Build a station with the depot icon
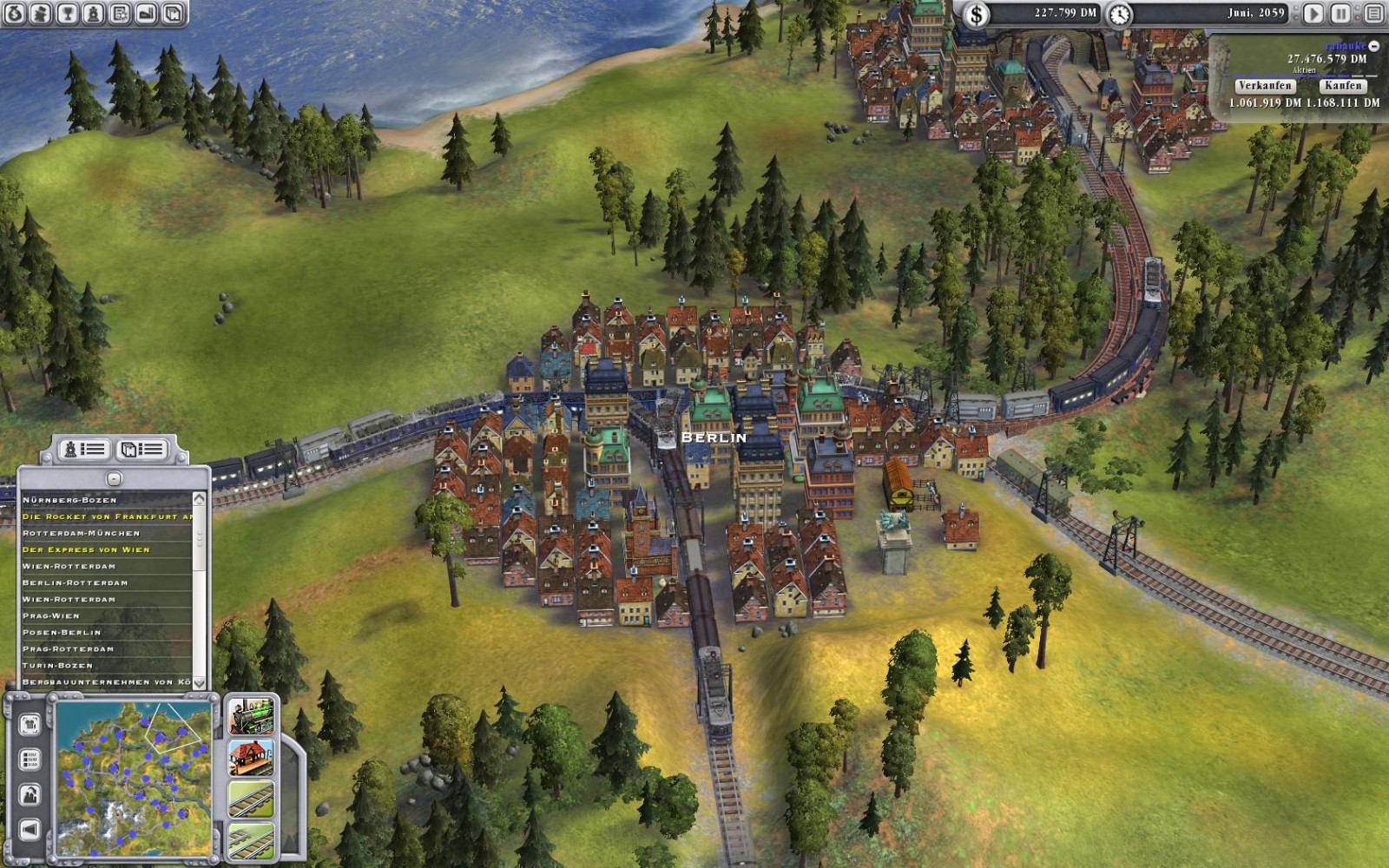Image resolution: width=1389 pixels, height=868 pixels. pos(251,758)
